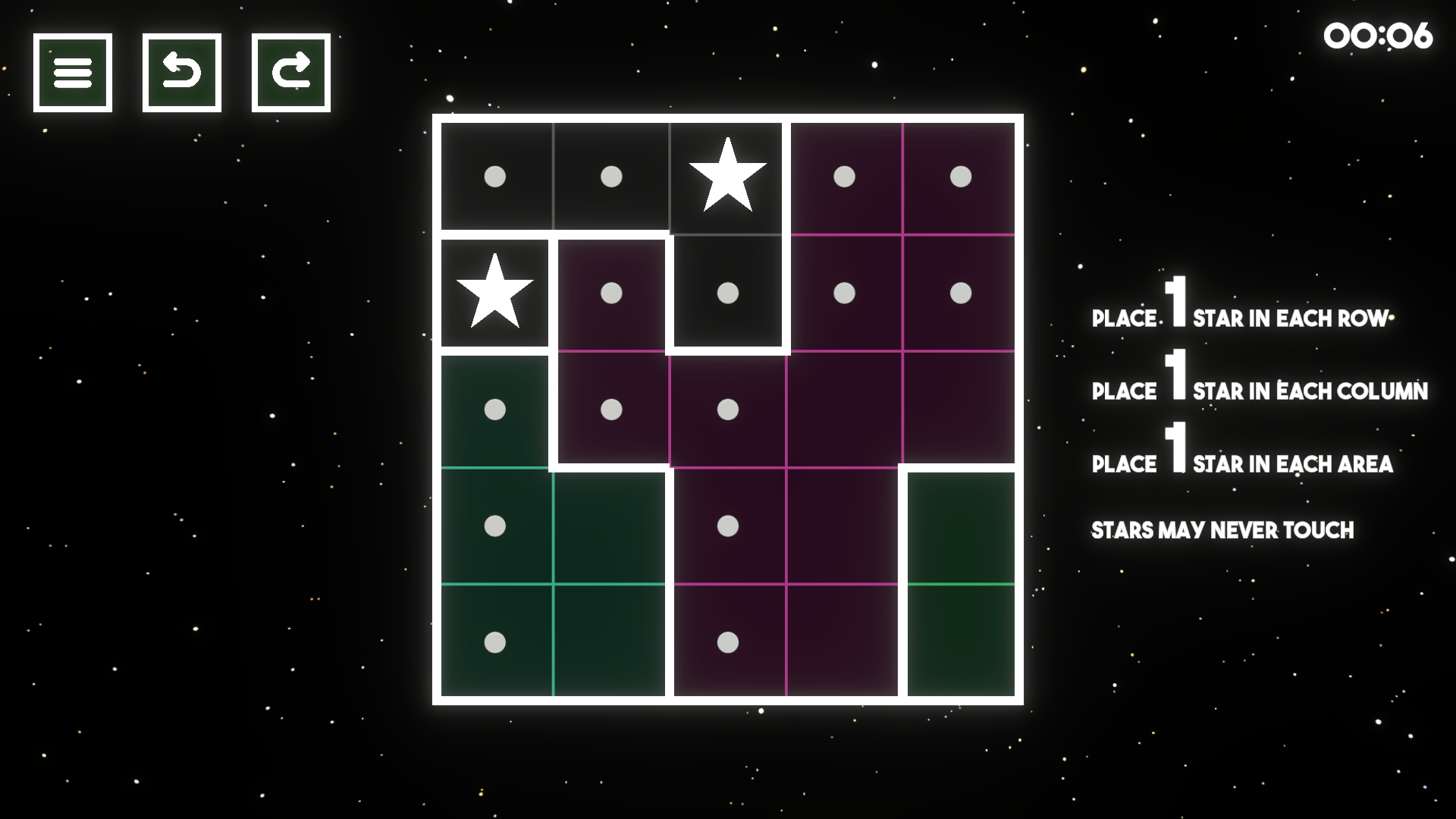Toggle the dot below the top star
This screenshot has width=1456, height=819.
click(x=728, y=294)
